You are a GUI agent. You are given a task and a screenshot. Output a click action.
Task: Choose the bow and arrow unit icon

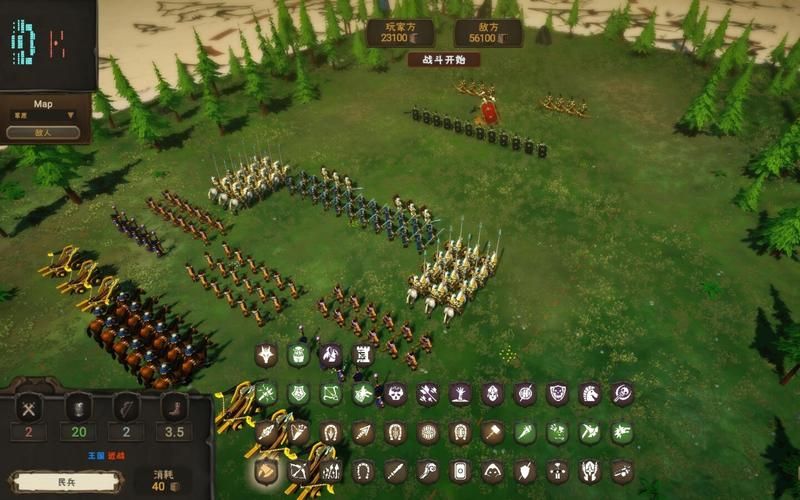(x=298, y=470)
